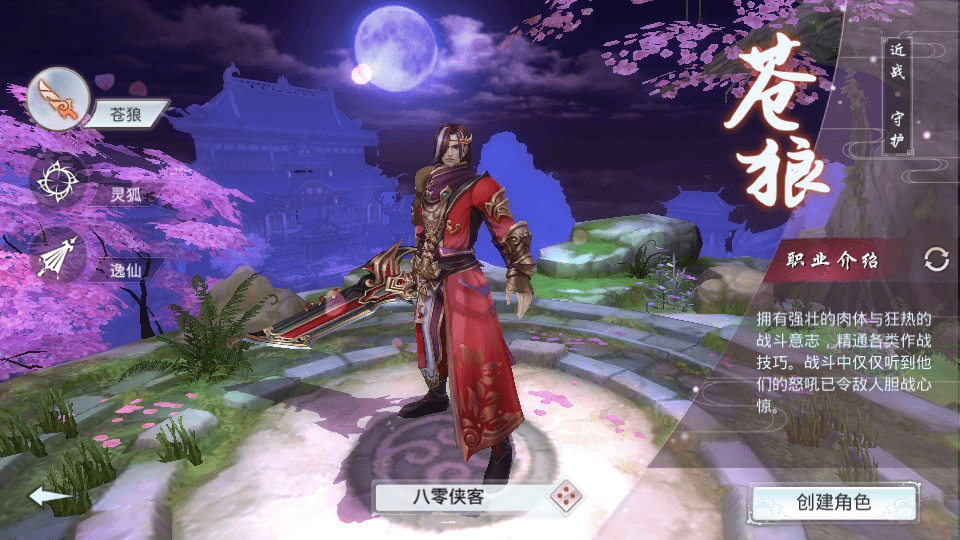Click the refresh arrows beside 职业介绍
Viewport: 960px width, 540px height.
[936, 260]
